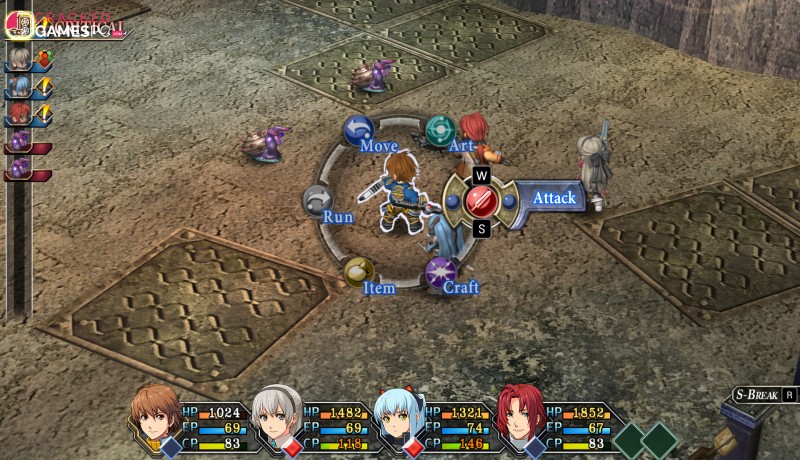Select the blue-haired party member portrait
800x460 pixels.
pos(398,417)
